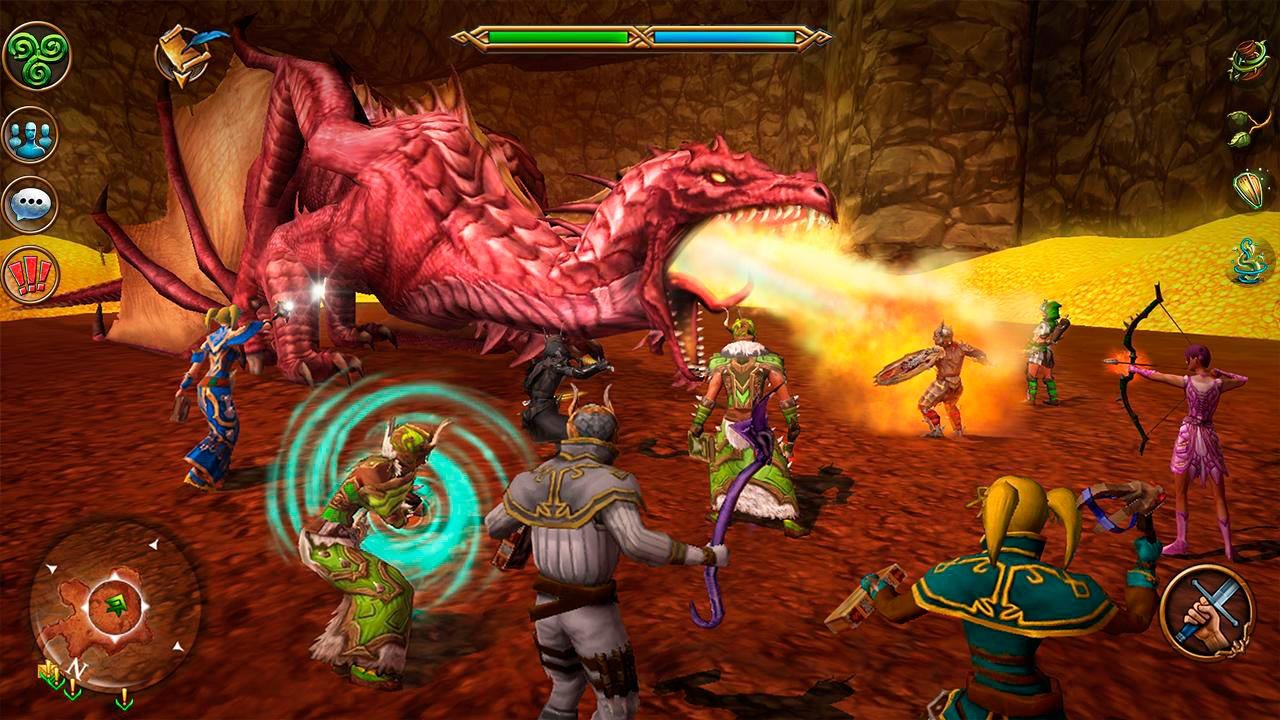This screenshot has width=1280, height=720.
Task: Tap the crossed swords attack button
Action: click(x=1207, y=612)
